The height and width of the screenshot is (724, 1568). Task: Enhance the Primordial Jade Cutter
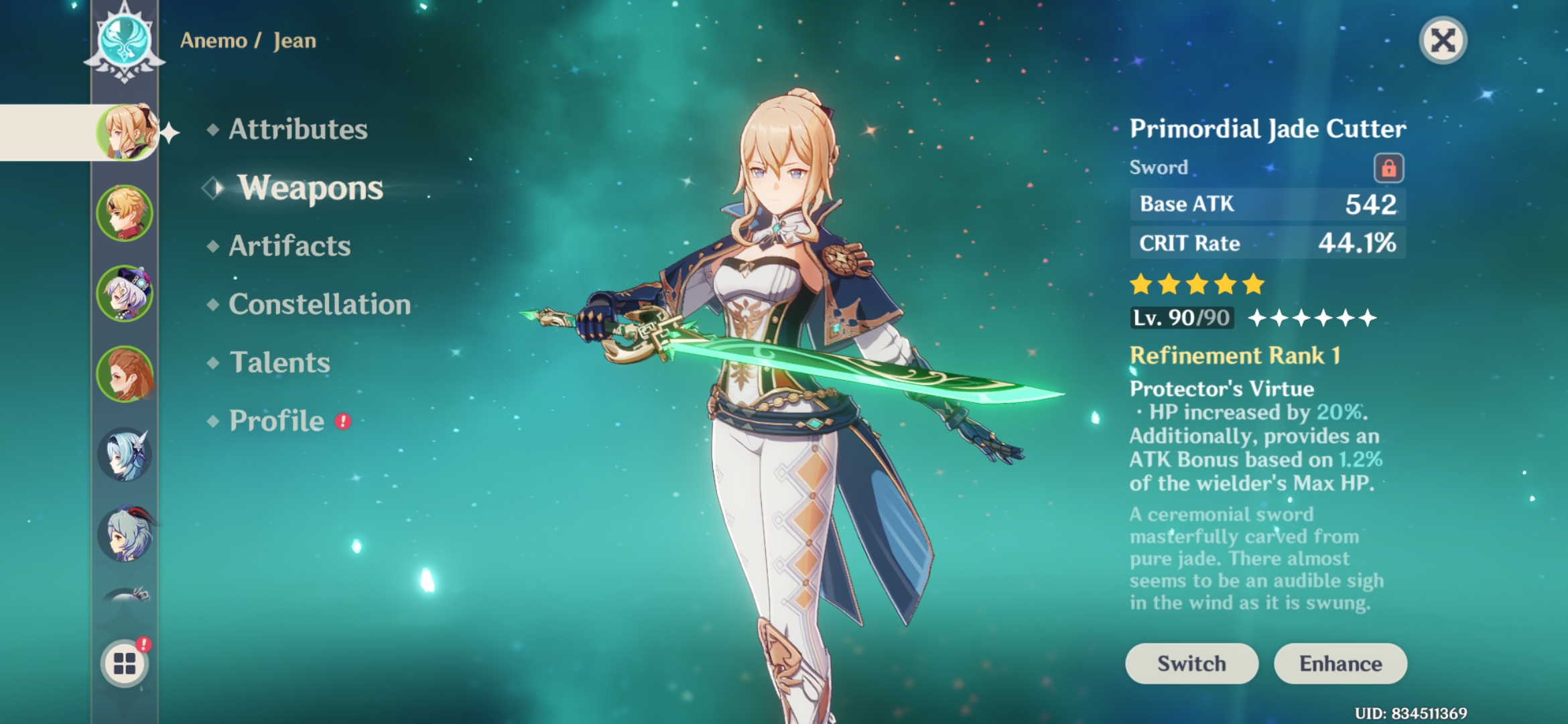point(1340,664)
